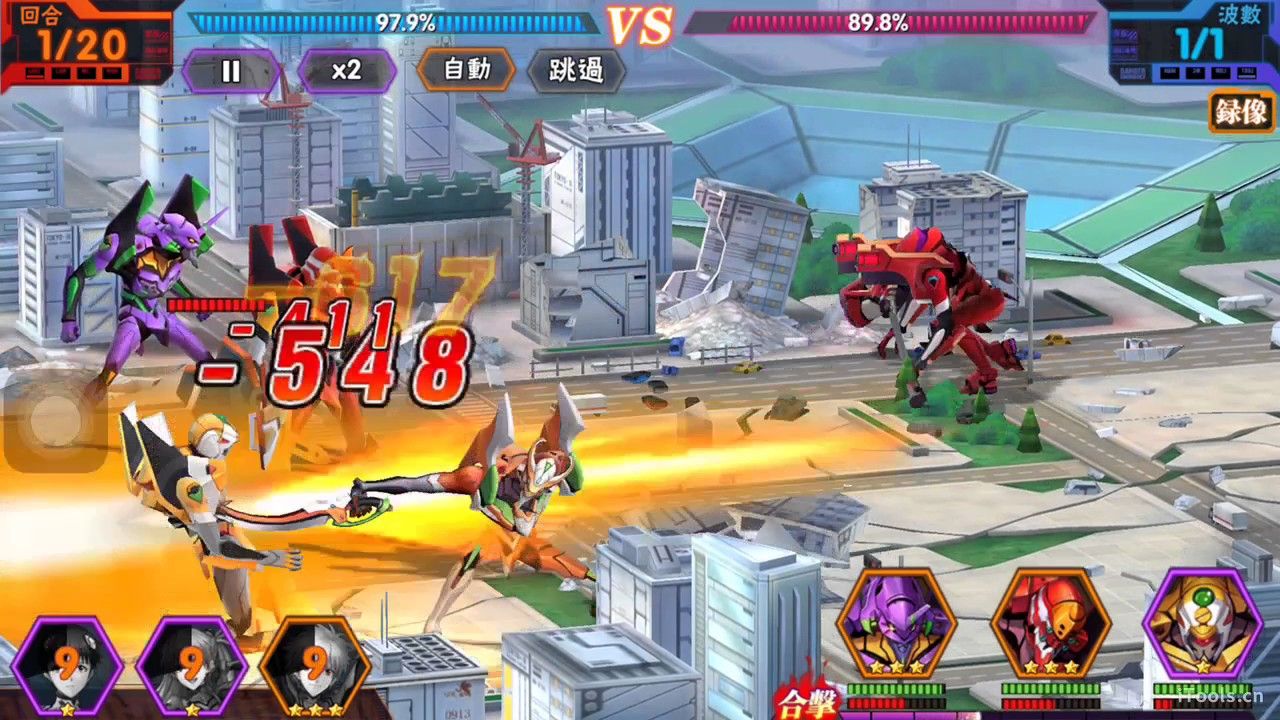Pause the battle with the II button

coord(231,70)
